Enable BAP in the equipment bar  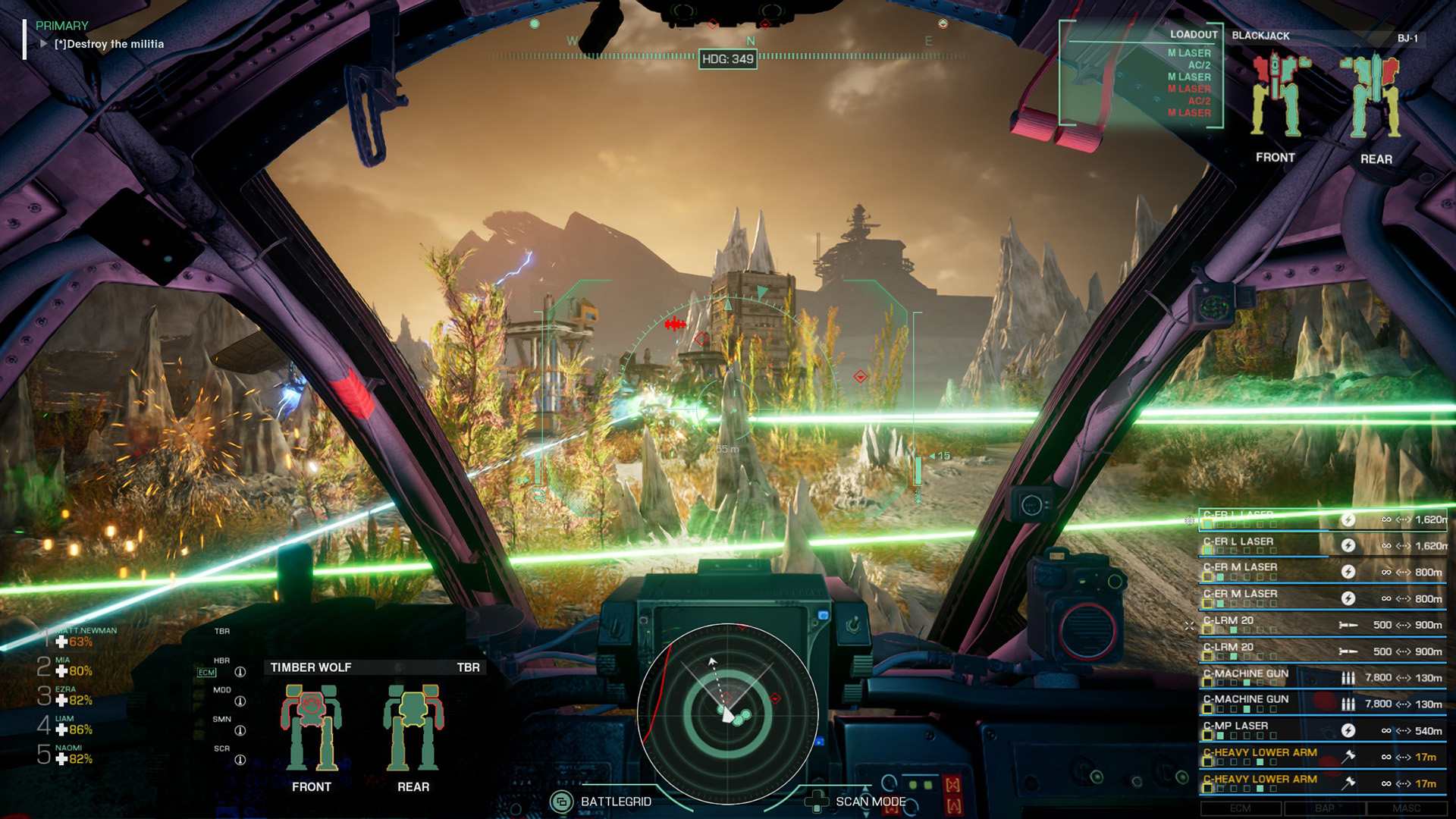click(1326, 808)
